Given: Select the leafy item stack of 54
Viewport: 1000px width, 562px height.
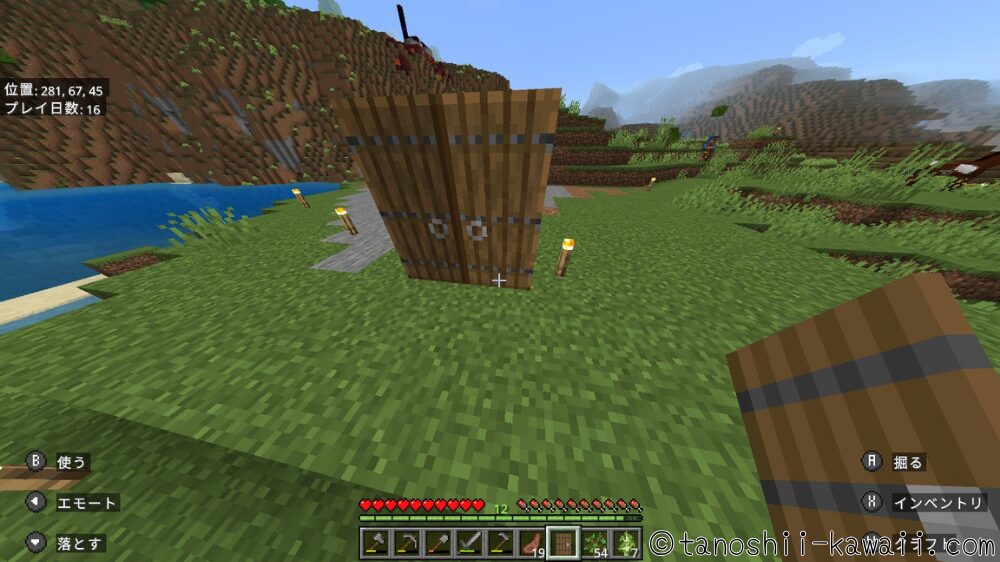Looking at the screenshot, I should coord(594,543).
